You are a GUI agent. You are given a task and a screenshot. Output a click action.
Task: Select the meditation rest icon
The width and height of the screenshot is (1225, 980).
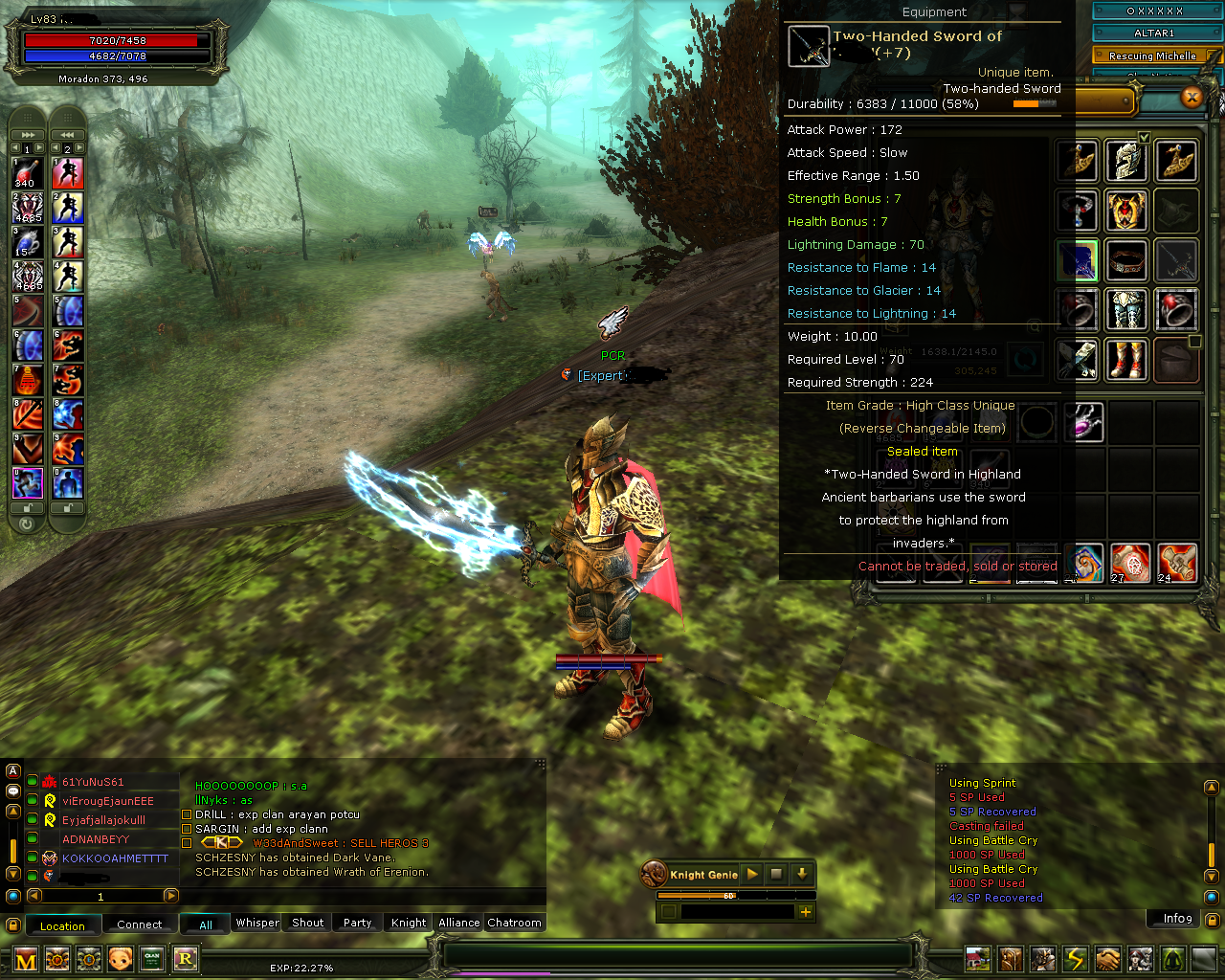1173,958
